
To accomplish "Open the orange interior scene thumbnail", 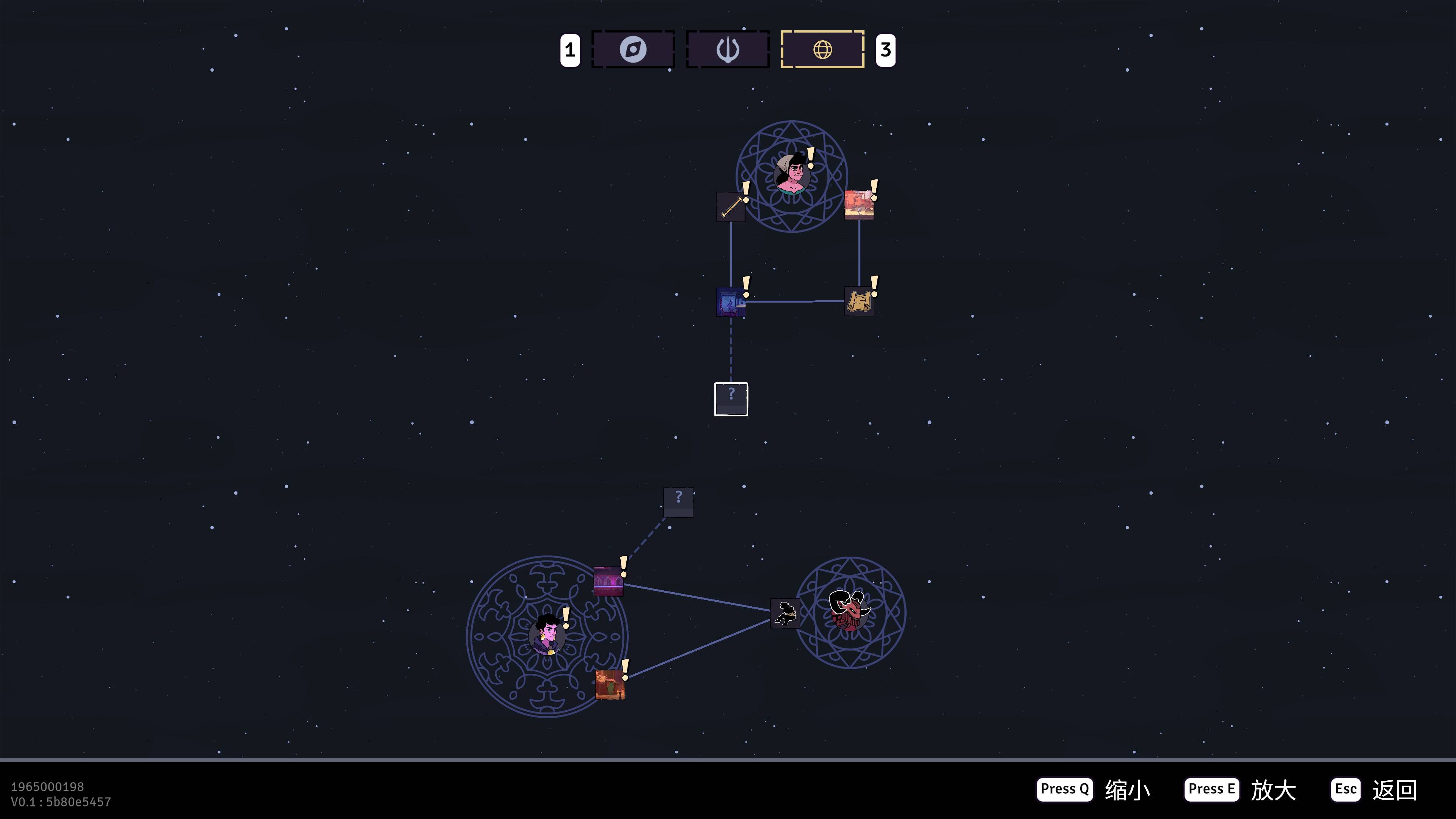I will pyautogui.click(x=610, y=684).
